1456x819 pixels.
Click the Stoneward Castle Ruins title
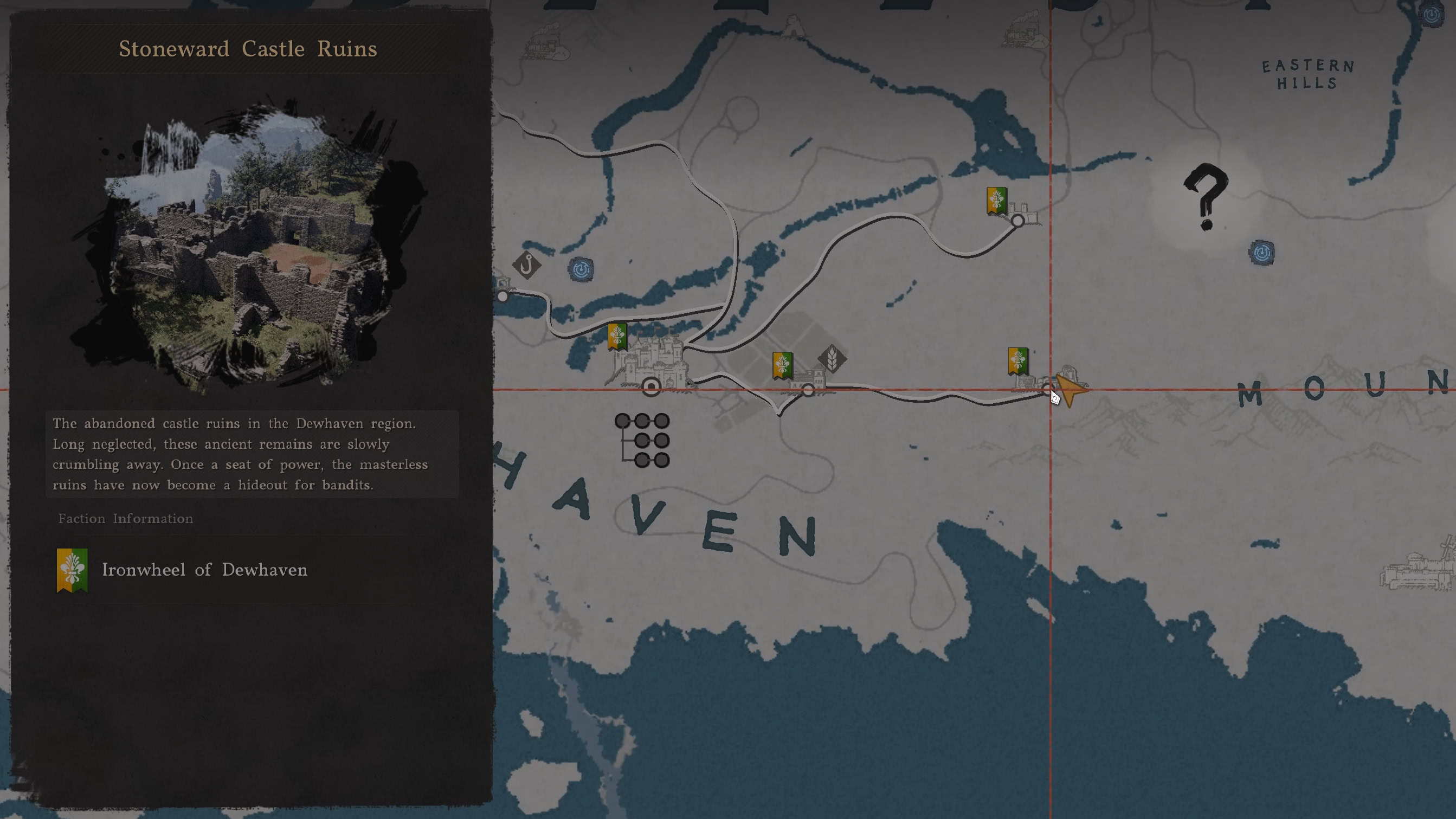coord(249,49)
